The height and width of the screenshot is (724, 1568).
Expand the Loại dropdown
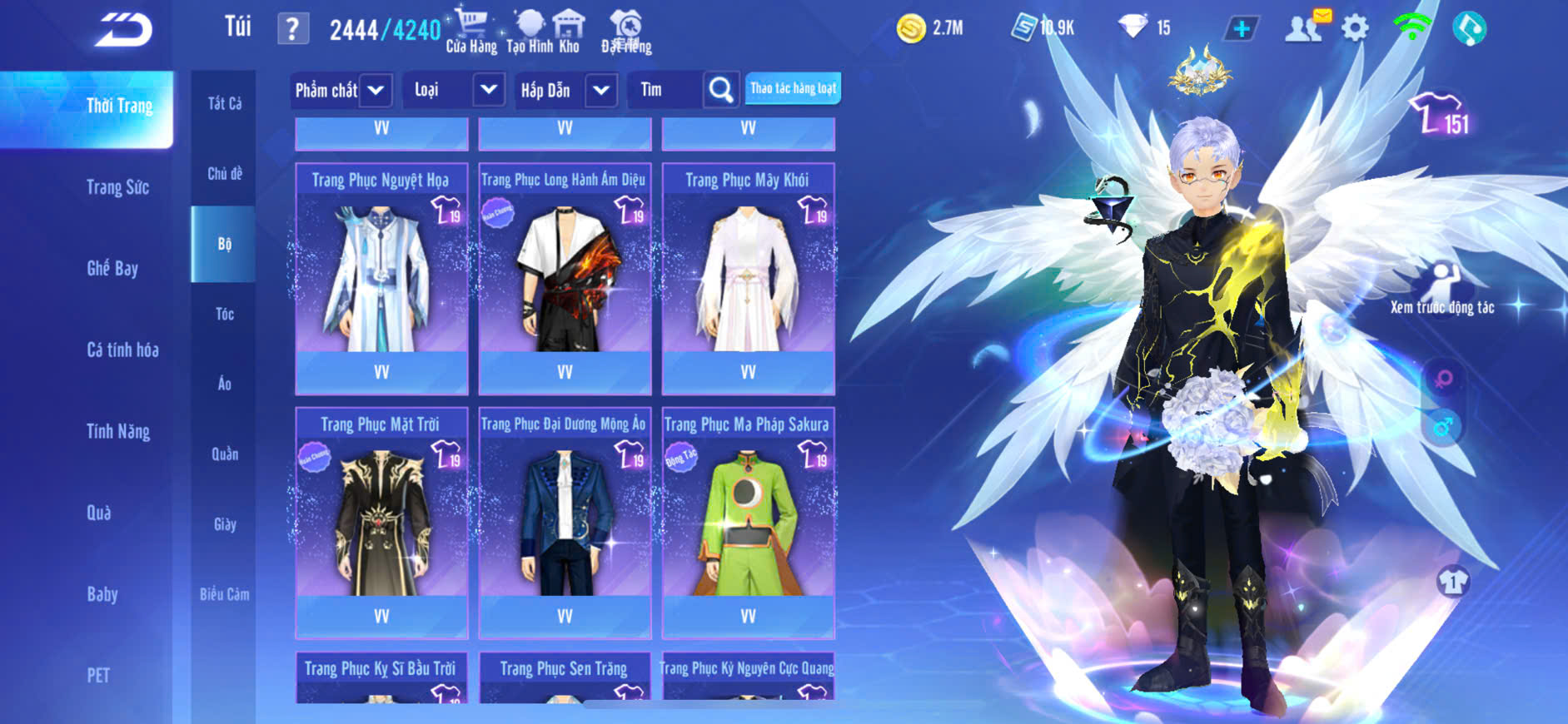click(489, 90)
